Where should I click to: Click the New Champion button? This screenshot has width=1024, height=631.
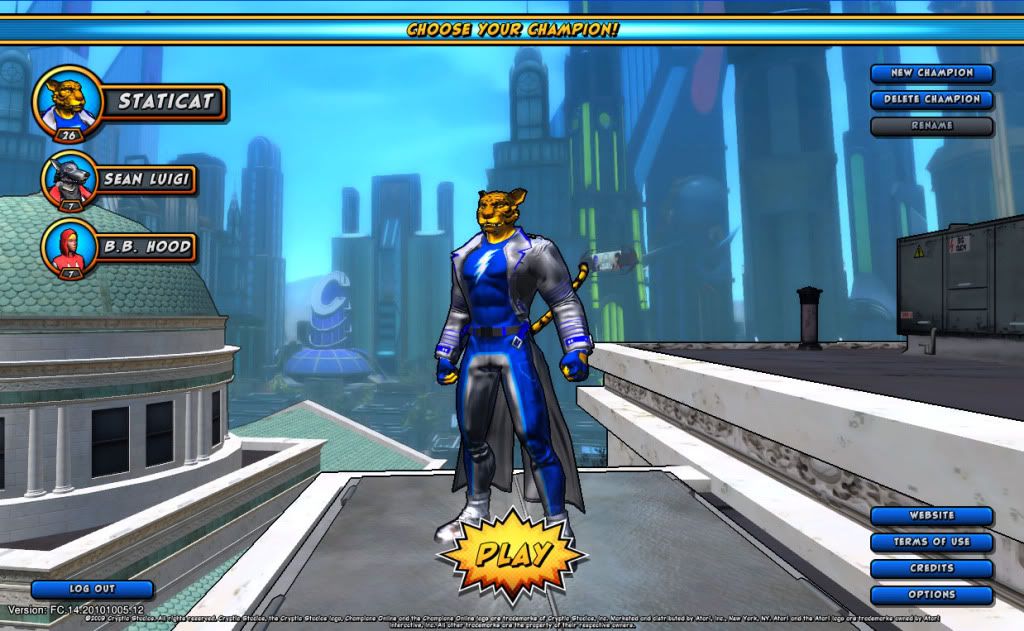tap(931, 73)
